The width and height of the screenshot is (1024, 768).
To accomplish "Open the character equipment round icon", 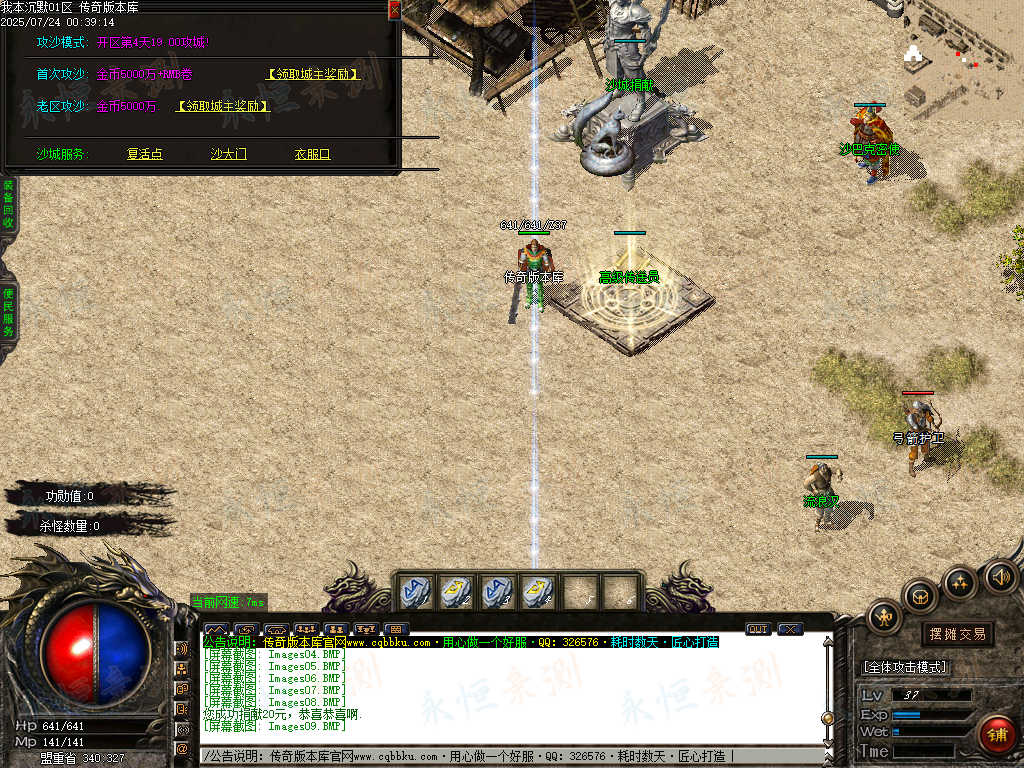I will [885, 618].
